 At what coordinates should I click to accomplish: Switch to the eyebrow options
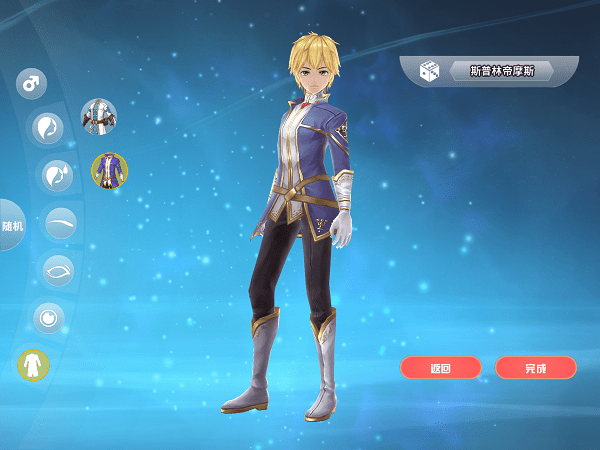[61, 222]
